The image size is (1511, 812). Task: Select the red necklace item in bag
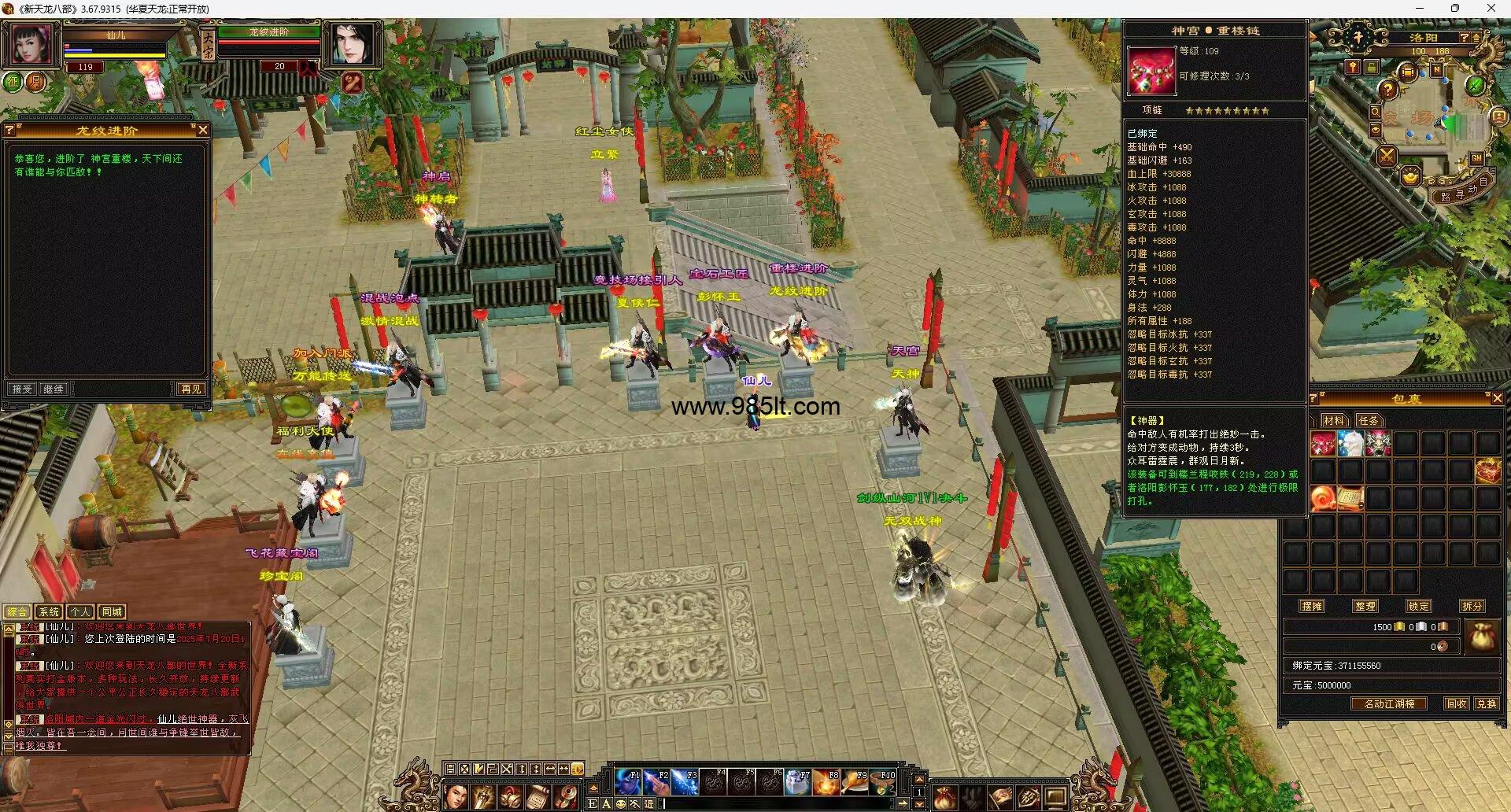point(1323,445)
